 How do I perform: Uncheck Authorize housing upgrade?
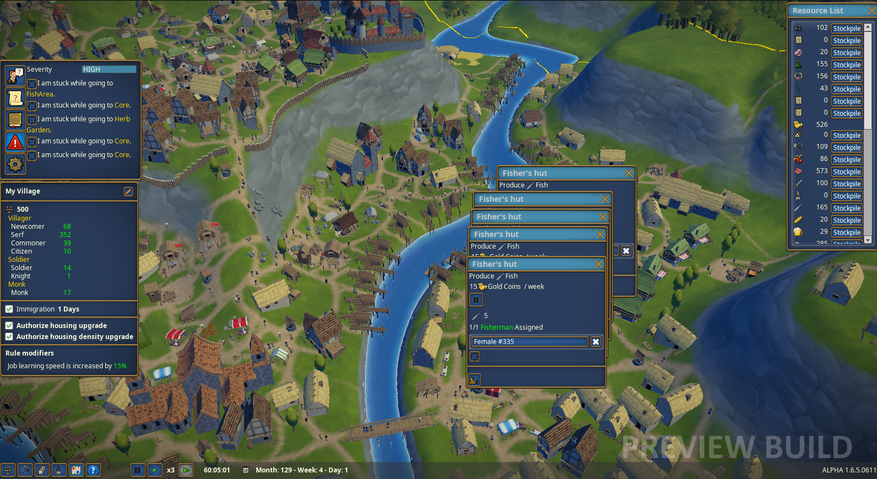tap(10, 325)
